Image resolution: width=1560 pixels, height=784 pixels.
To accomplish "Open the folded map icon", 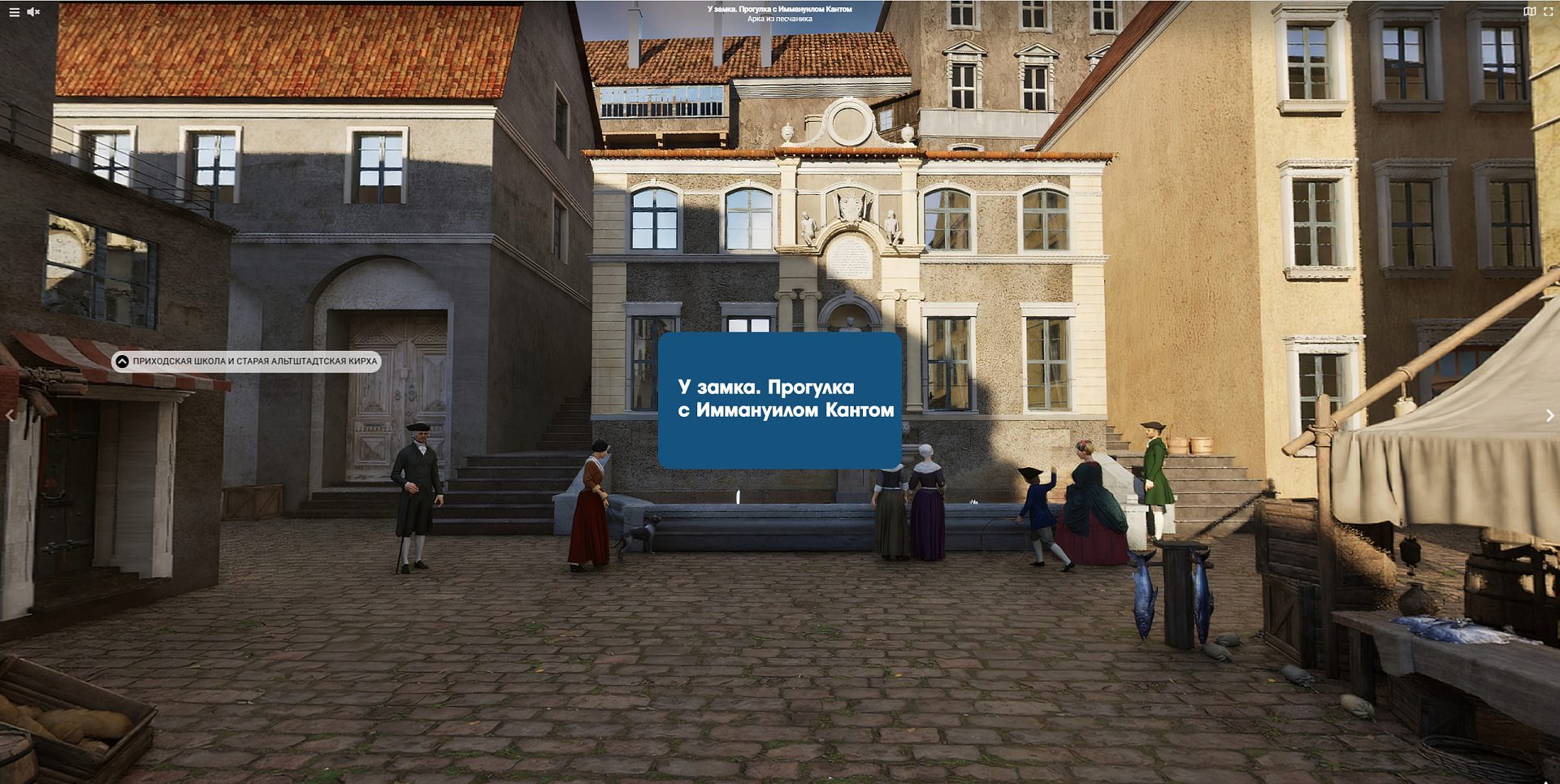I will tap(1529, 12).
